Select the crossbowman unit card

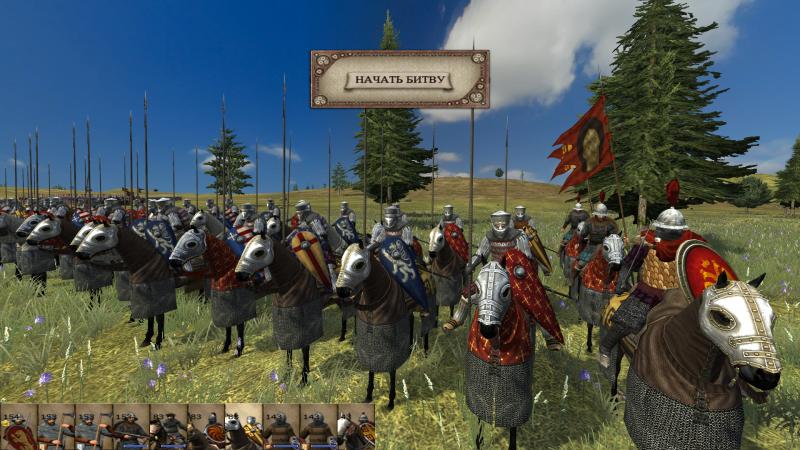point(131,428)
